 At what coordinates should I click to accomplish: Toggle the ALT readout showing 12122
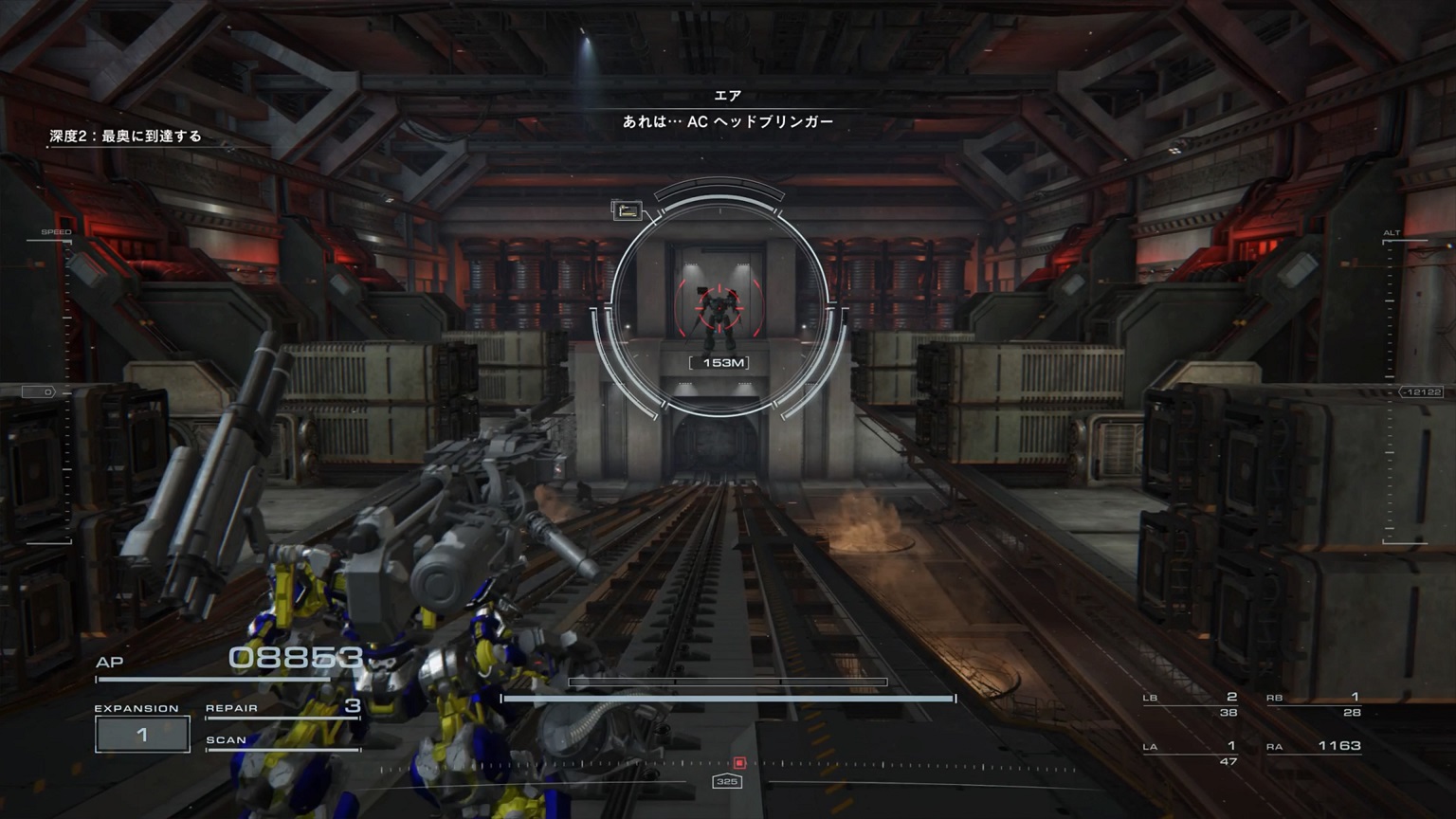[x=1418, y=389]
